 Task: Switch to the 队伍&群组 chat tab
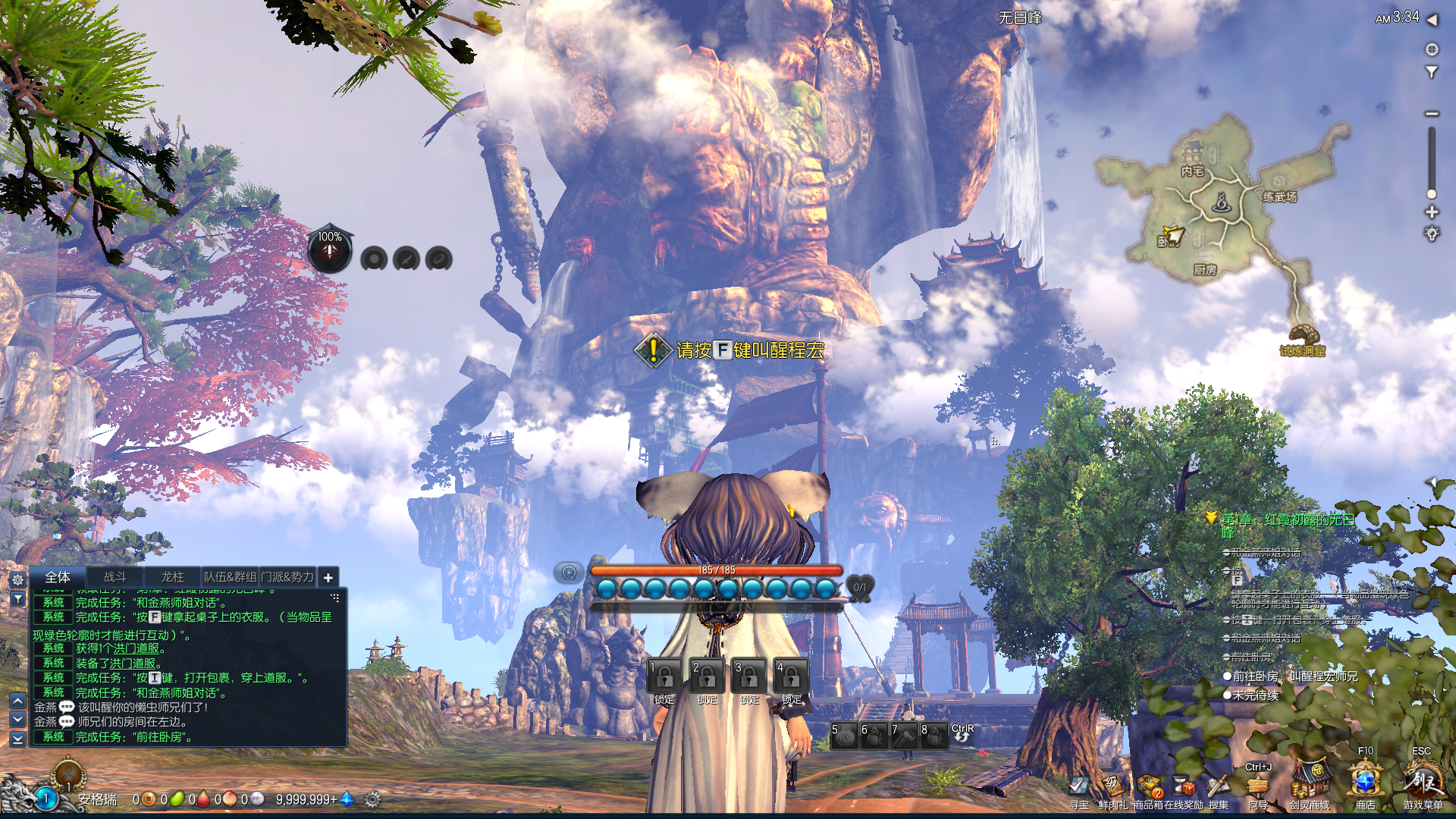(230, 577)
